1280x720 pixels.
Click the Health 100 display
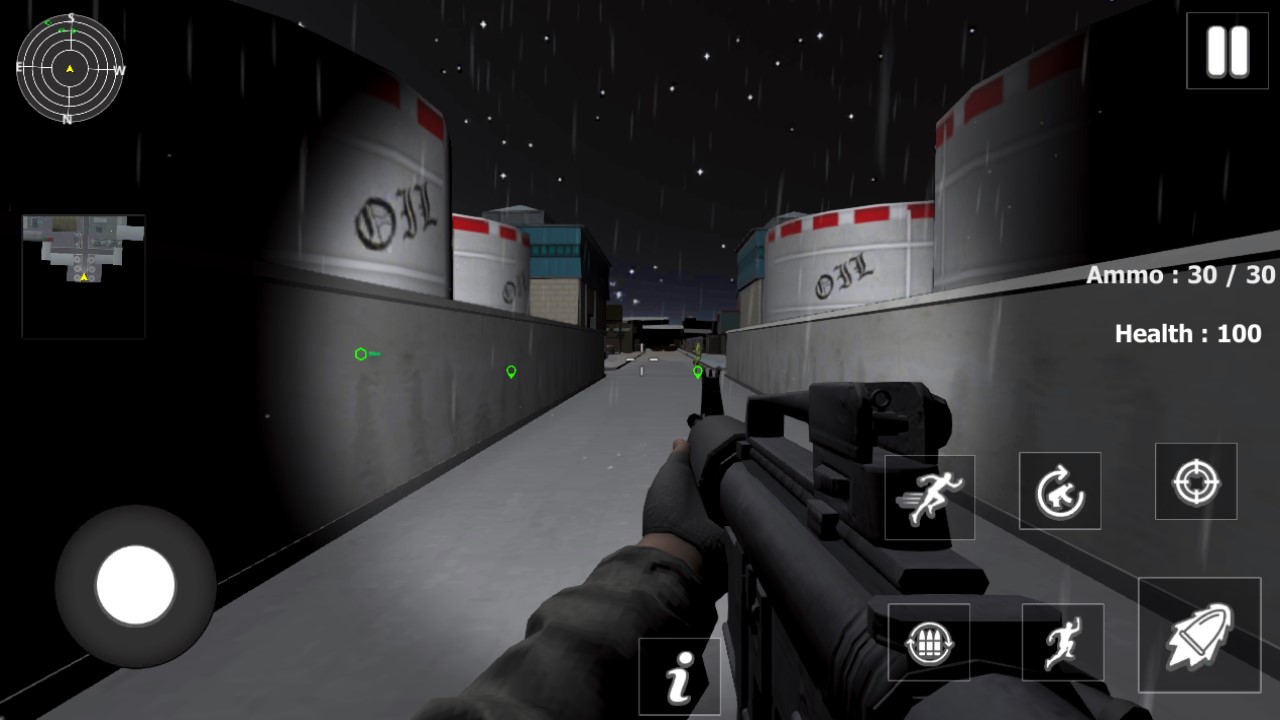[1186, 334]
